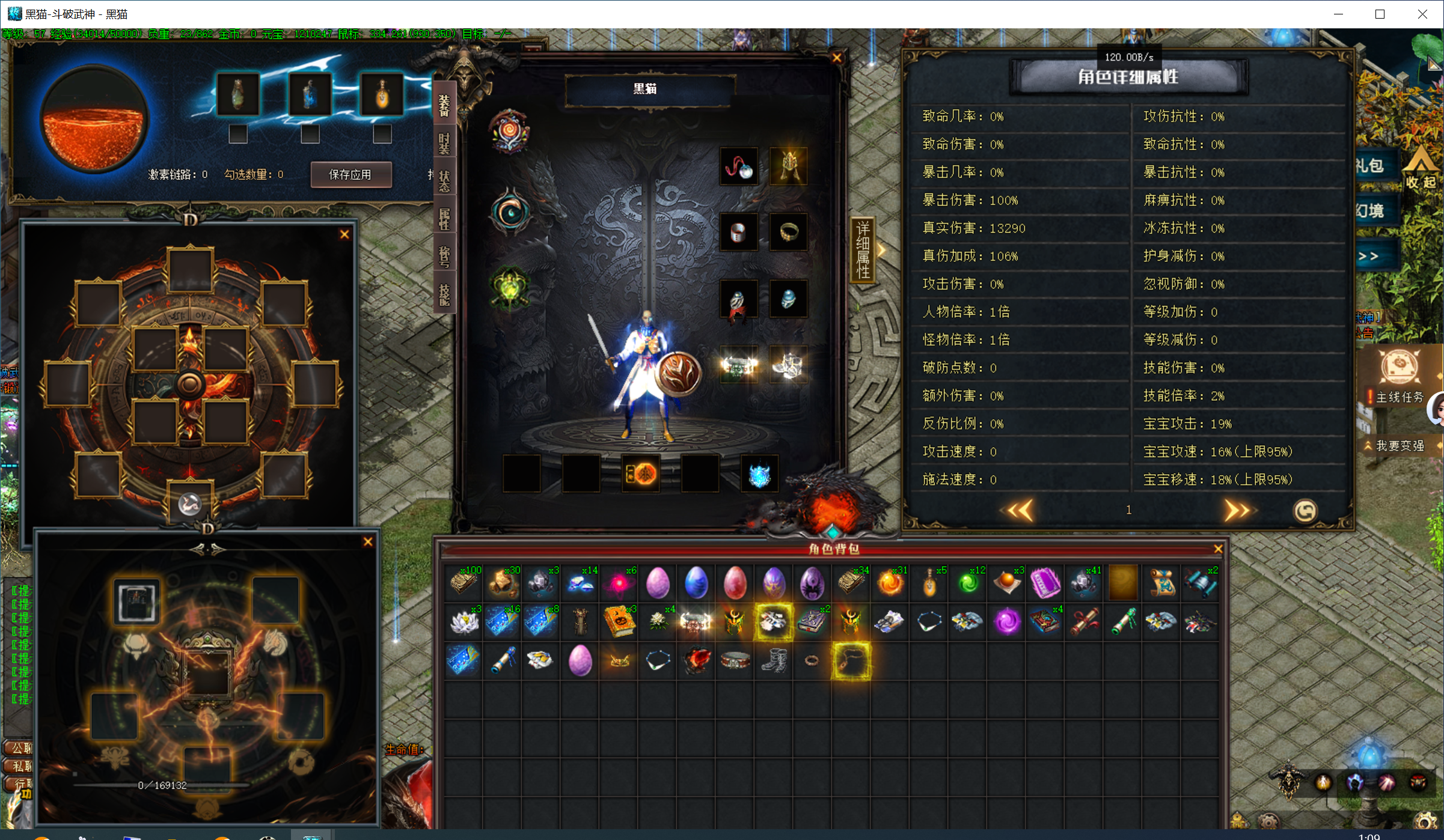The width and height of the screenshot is (1444, 840).
Task: Choose the green swirl orb stack
Action: pyautogui.click(x=968, y=583)
